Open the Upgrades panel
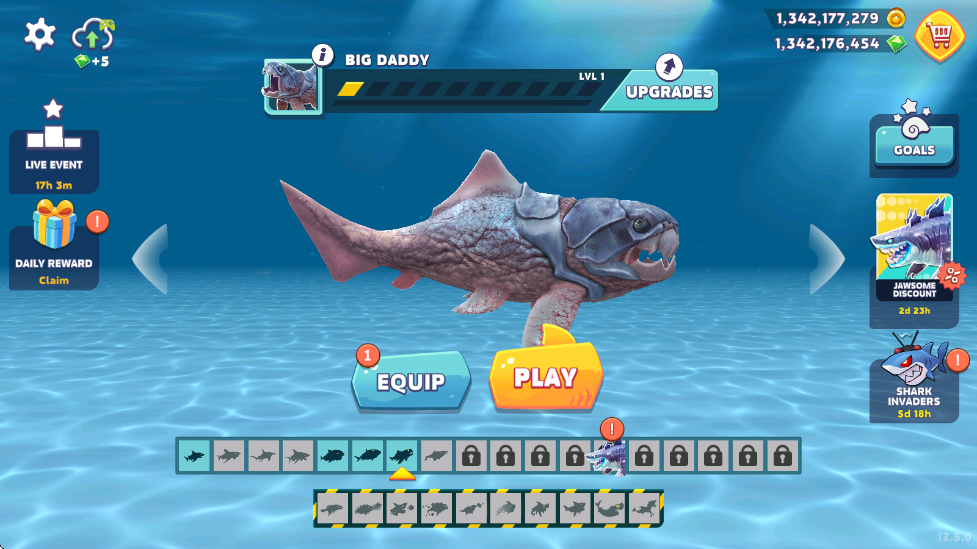 (x=669, y=89)
